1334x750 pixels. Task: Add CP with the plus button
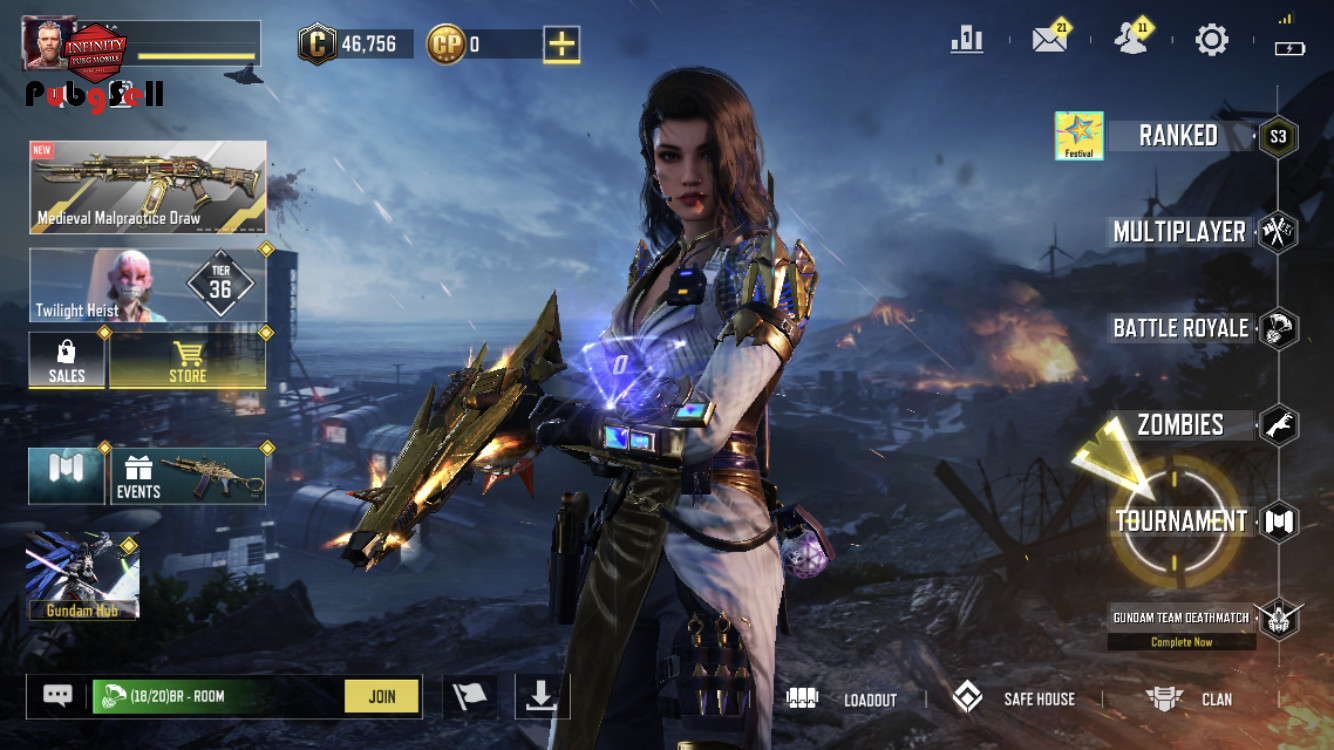pos(562,44)
